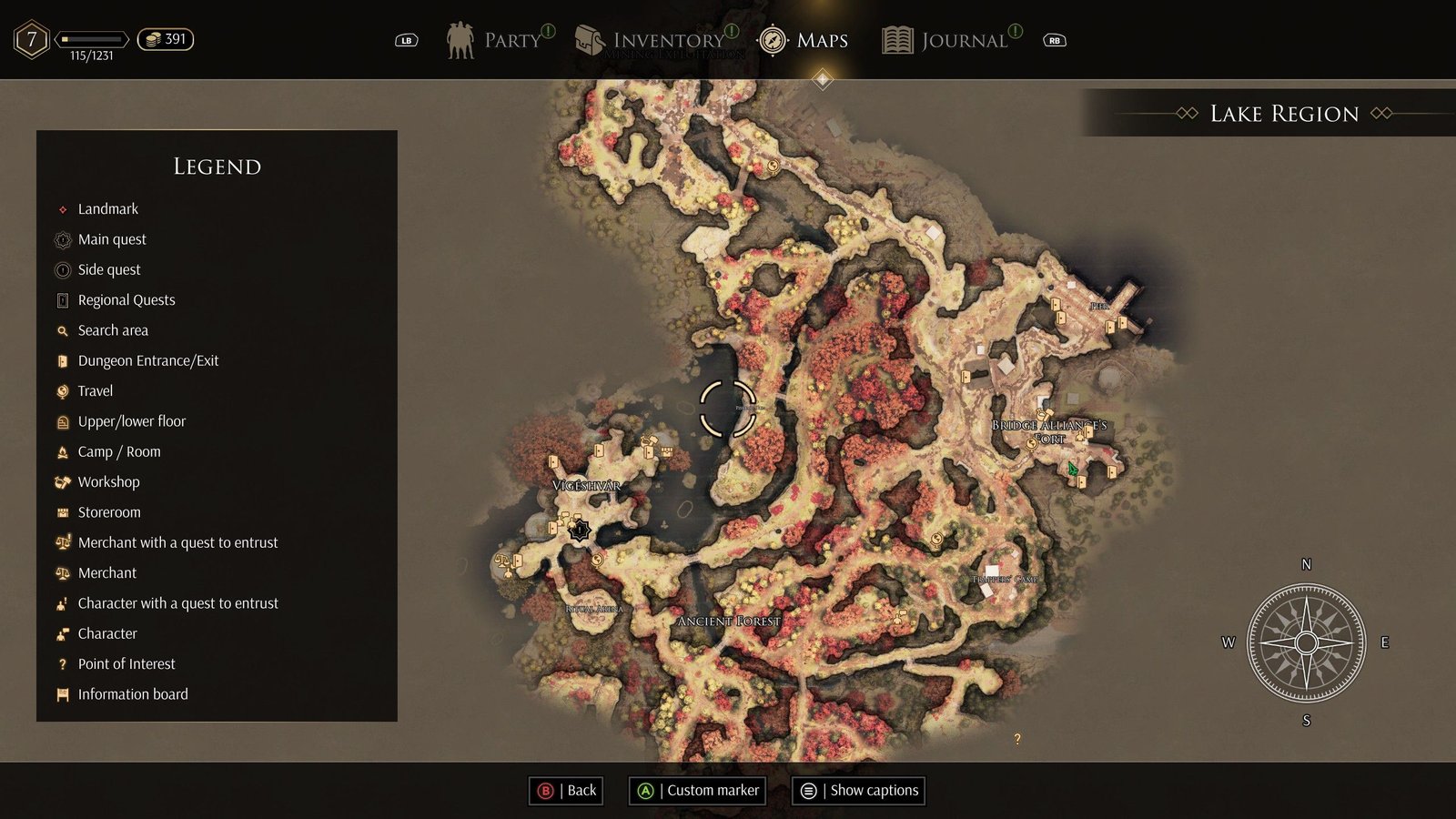
Task: Click the merchant scales marker on the map
Action: click(x=501, y=561)
